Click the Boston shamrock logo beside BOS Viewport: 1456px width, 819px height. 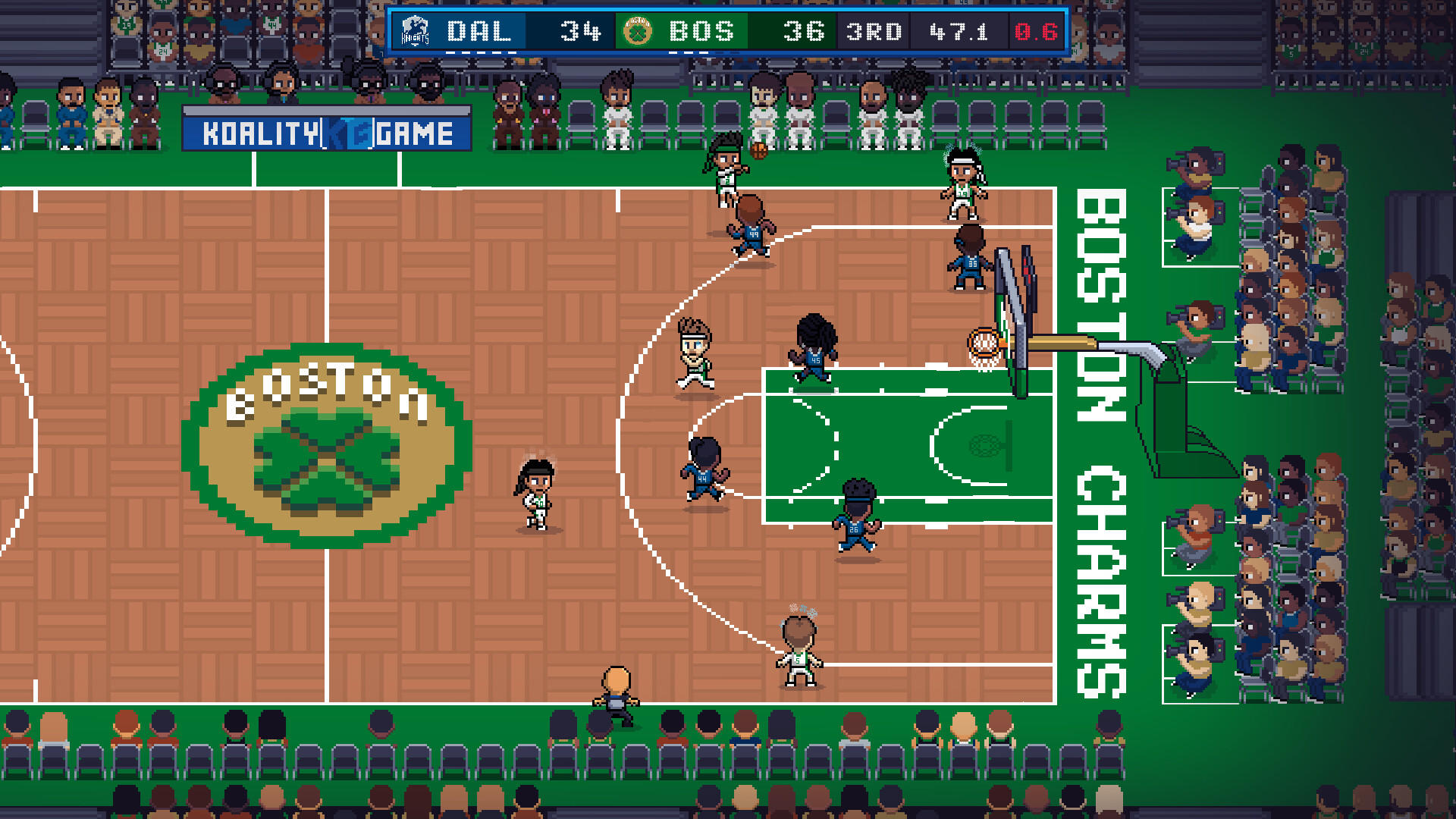[637, 30]
